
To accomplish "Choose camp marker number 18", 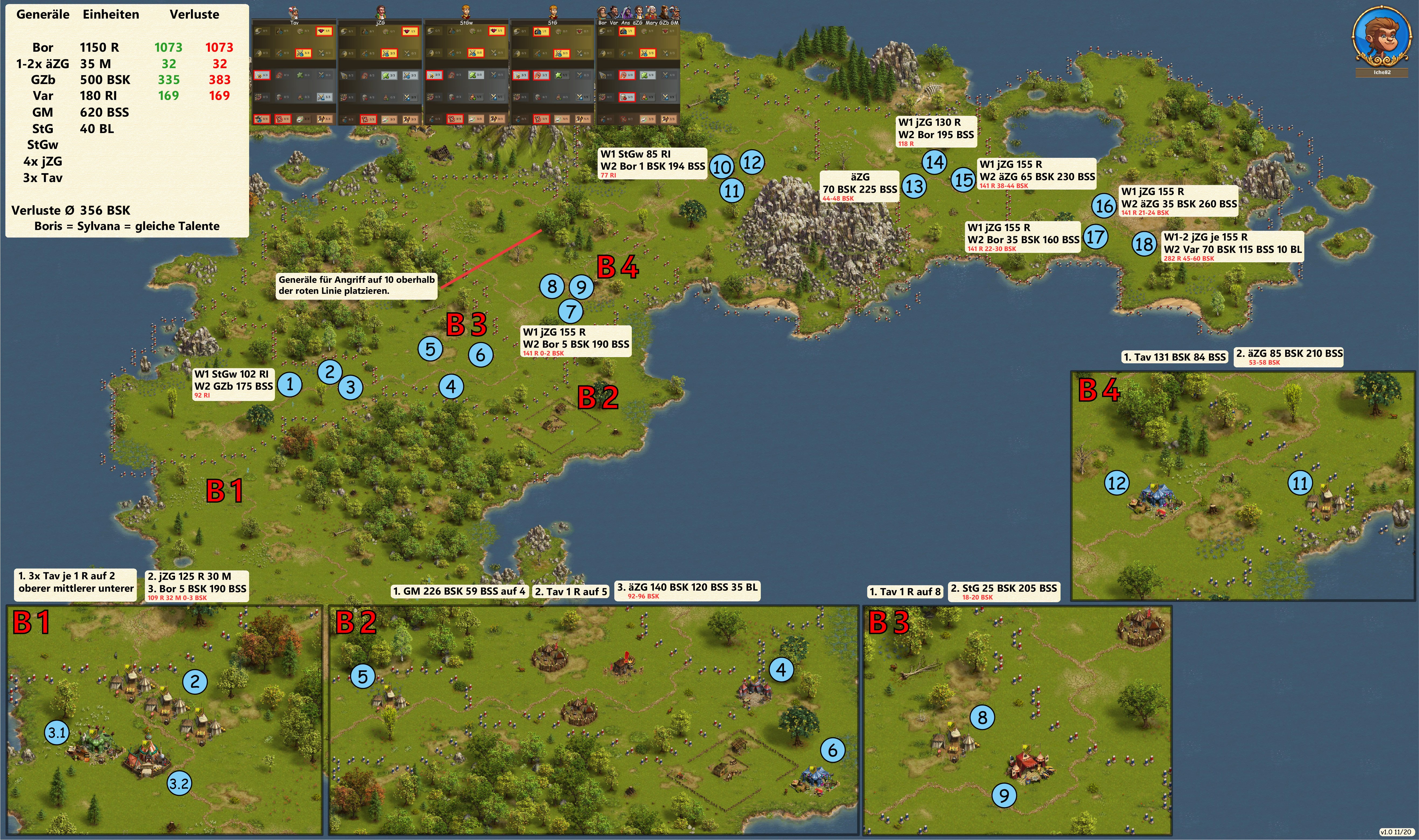I will [1144, 244].
